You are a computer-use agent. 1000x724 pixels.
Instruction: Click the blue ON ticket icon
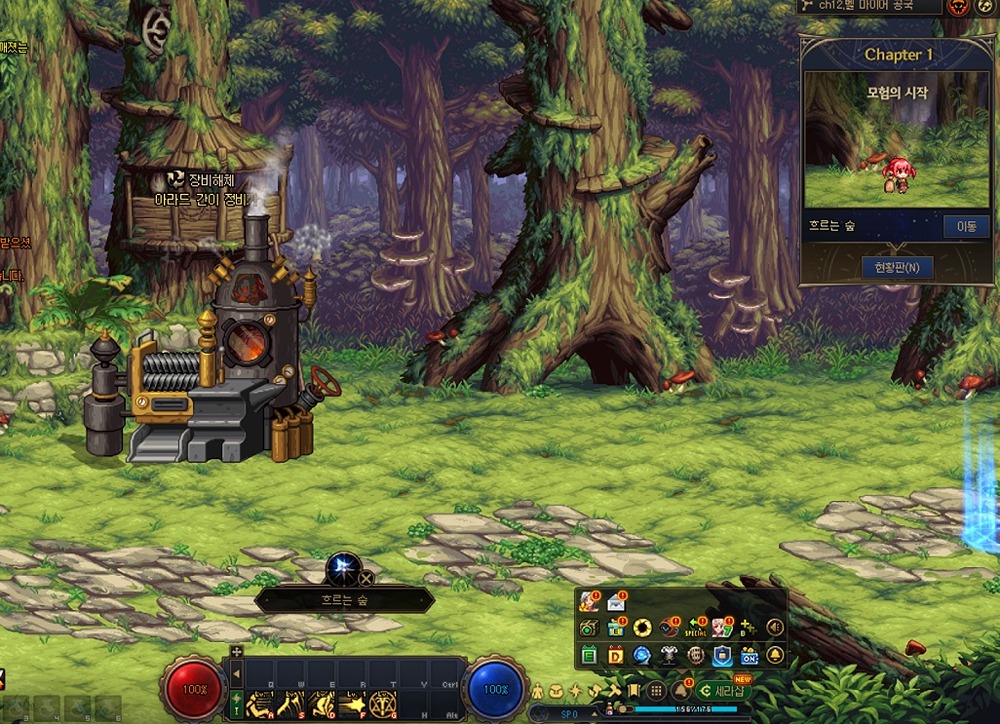[749, 656]
